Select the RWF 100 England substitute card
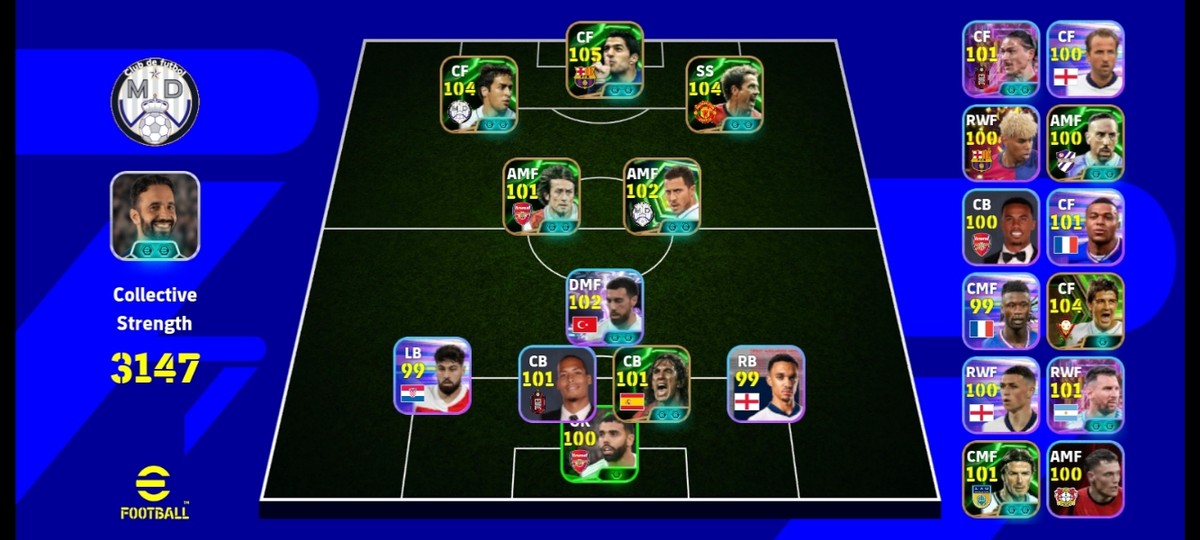Image resolution: width=1200 pixels, height=540 pixels. click(1001, 395)
